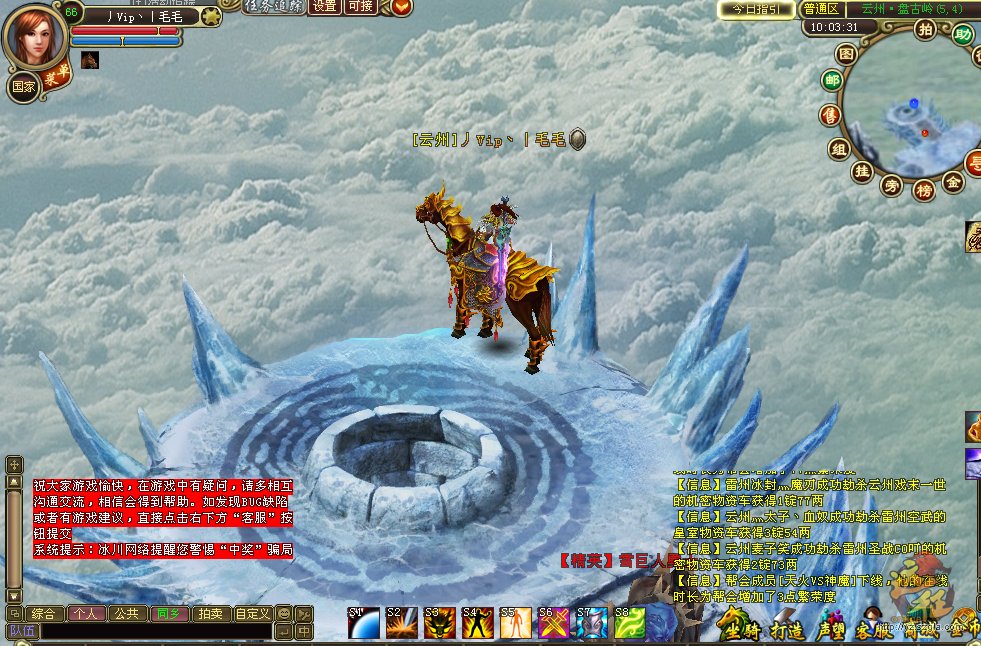This screenshot has height=646, width=981.
Task: Open the 国家 nation menu
Action: [23, 86]
